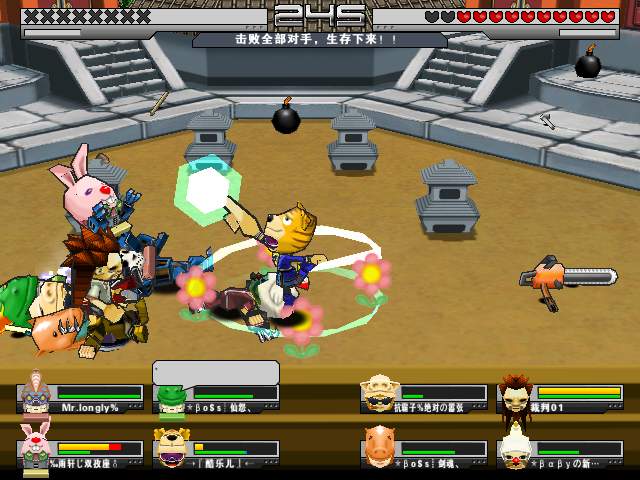Click the 裁判01 masked player portrait
The image size is (640, 480).
[x=515, y=394]
